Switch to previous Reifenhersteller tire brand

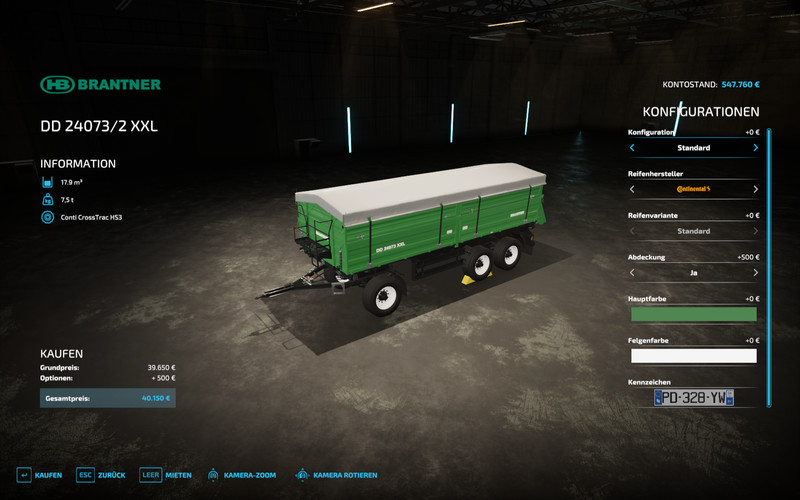click(x=632, y=189)
